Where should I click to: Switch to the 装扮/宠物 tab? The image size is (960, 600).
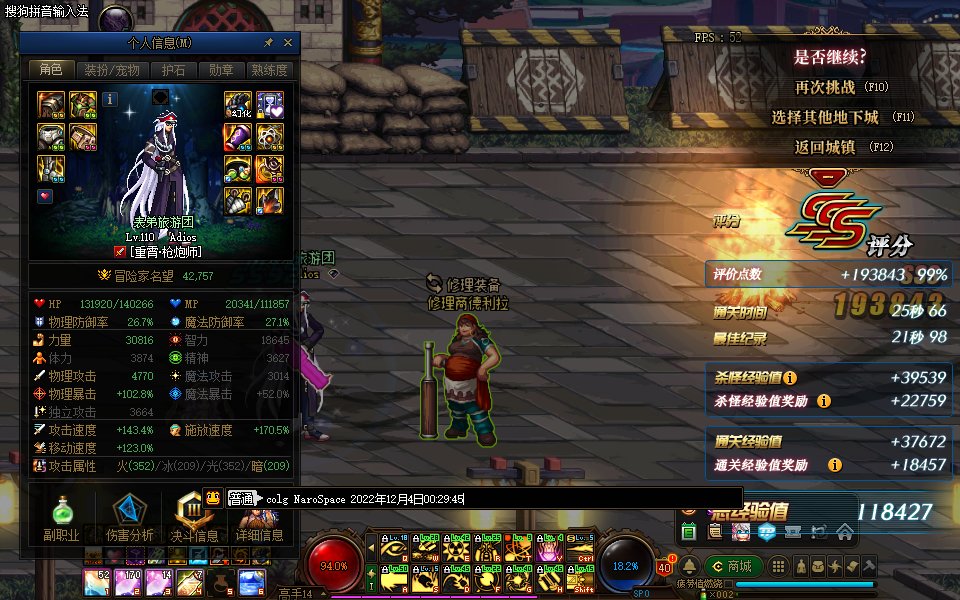[112, 70]
